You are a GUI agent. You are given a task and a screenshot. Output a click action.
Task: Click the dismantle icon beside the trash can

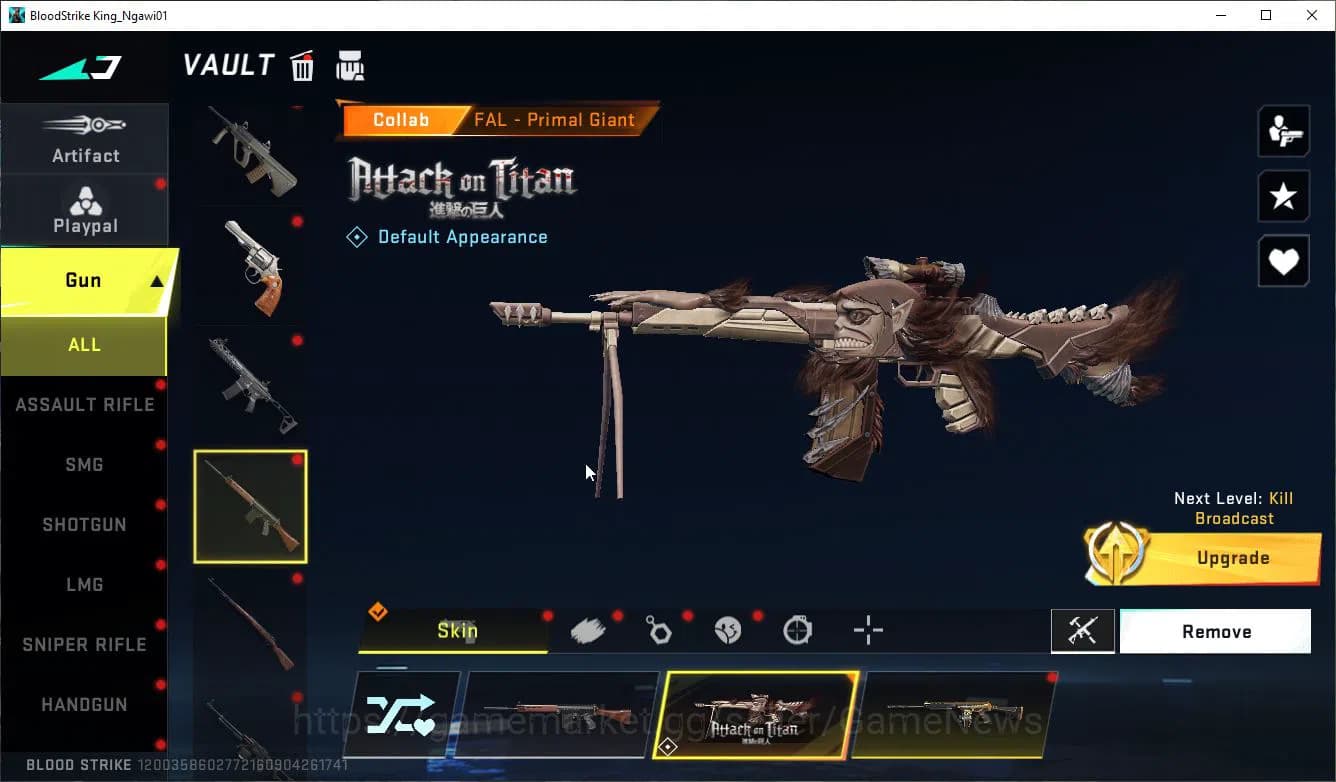[x=350, y=65]
